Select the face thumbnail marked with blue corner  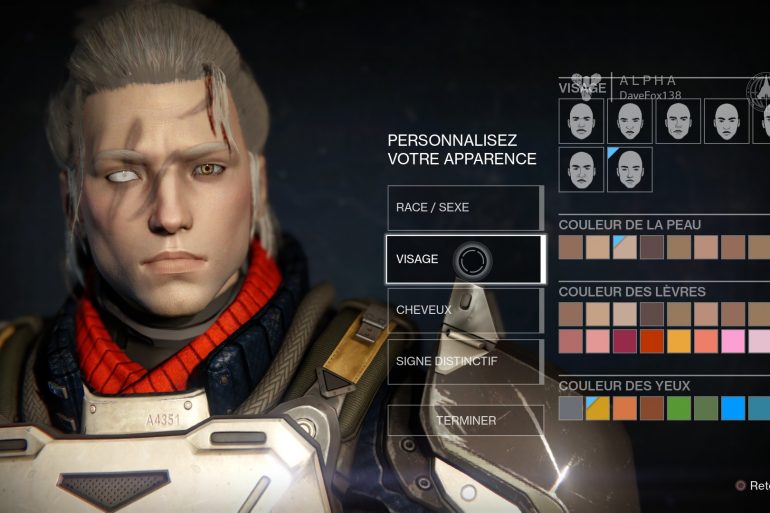[x=629, y=170]
